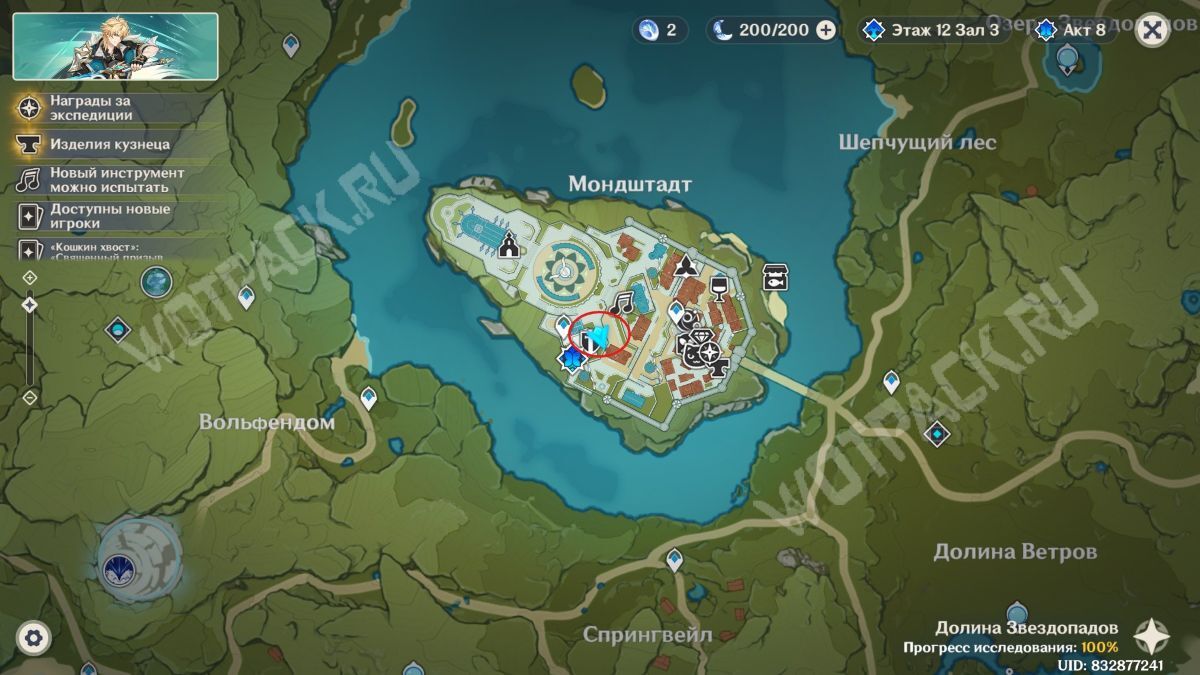The width and height of the screenshot is (1200, 675).
Task: Zoom in the map with the top slider button
Action: pos(30,276)
